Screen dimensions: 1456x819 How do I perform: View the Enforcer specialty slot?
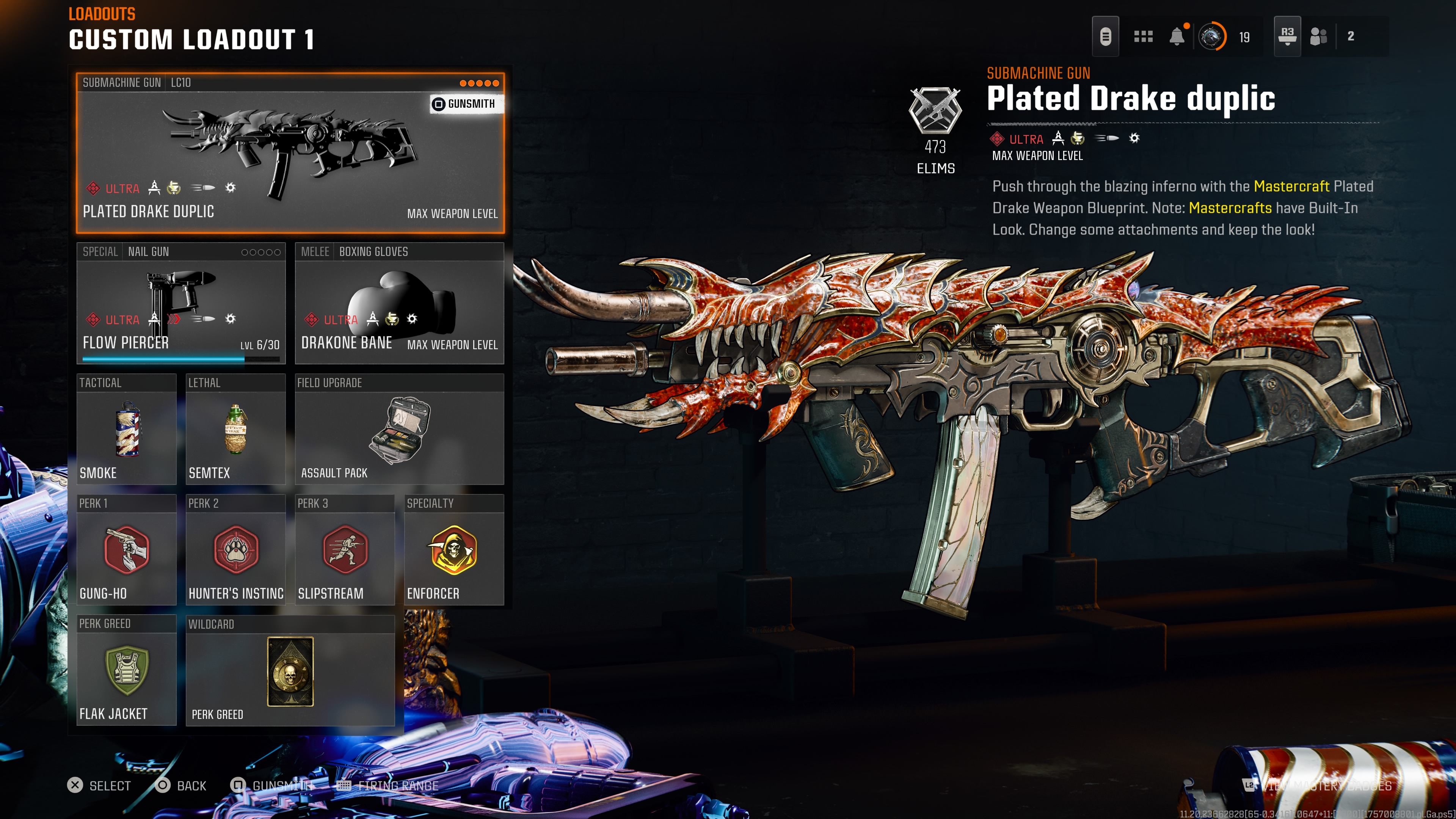454,550
